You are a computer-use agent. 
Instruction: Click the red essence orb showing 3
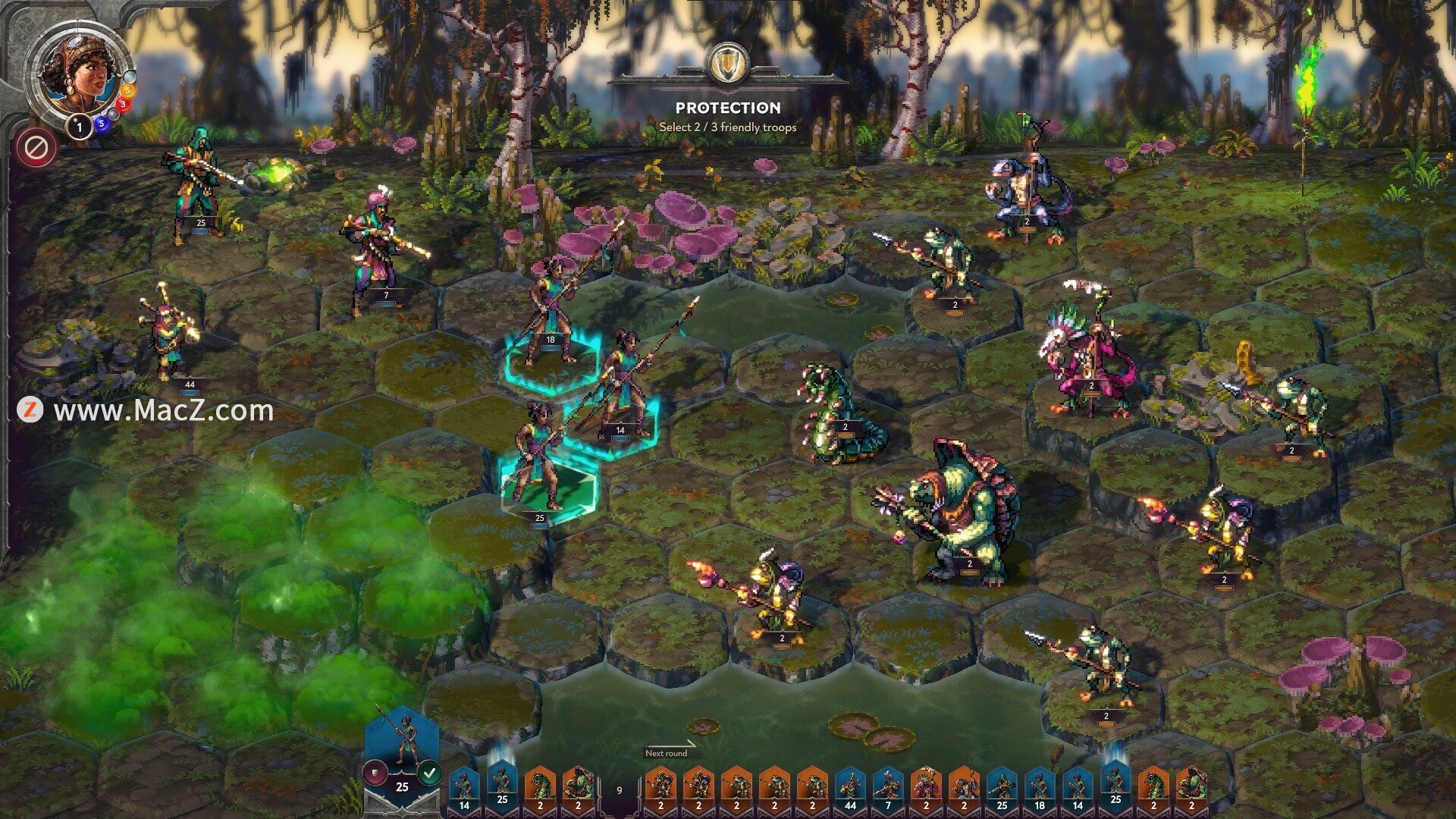tap(121, 105)
